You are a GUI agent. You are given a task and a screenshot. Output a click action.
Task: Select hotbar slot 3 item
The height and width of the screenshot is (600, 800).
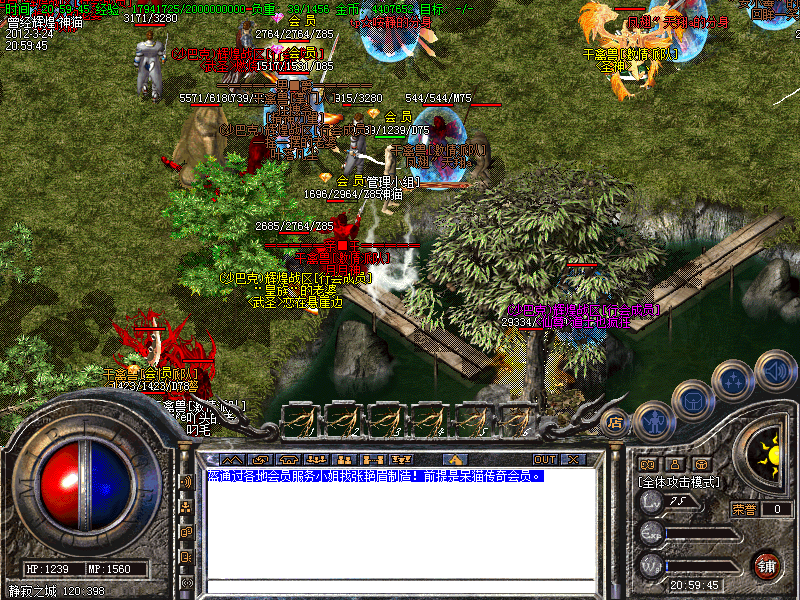[386, 419]
